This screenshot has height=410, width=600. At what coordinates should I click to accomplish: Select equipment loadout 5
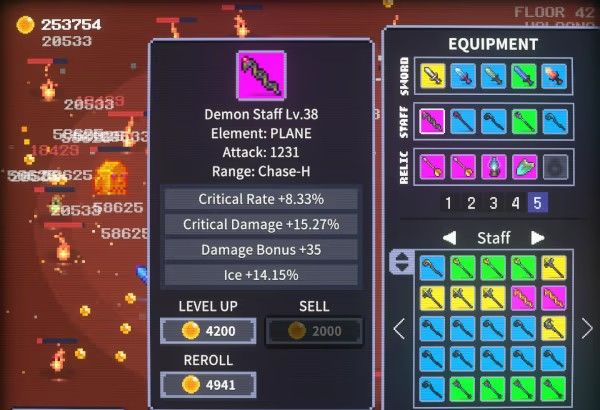(x=537, y=203)
